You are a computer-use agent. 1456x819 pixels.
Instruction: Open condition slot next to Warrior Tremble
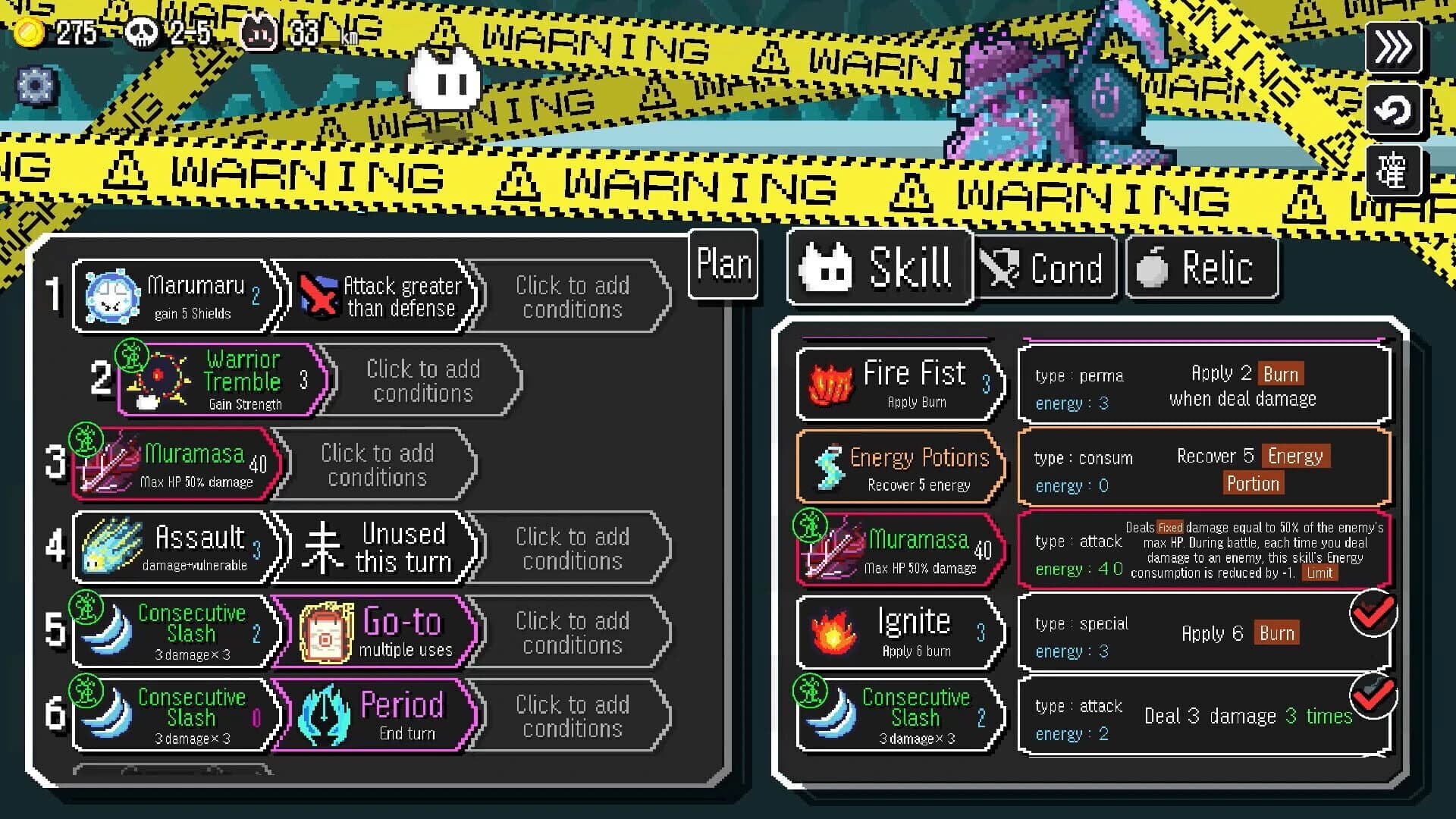[x=422, y=380]
